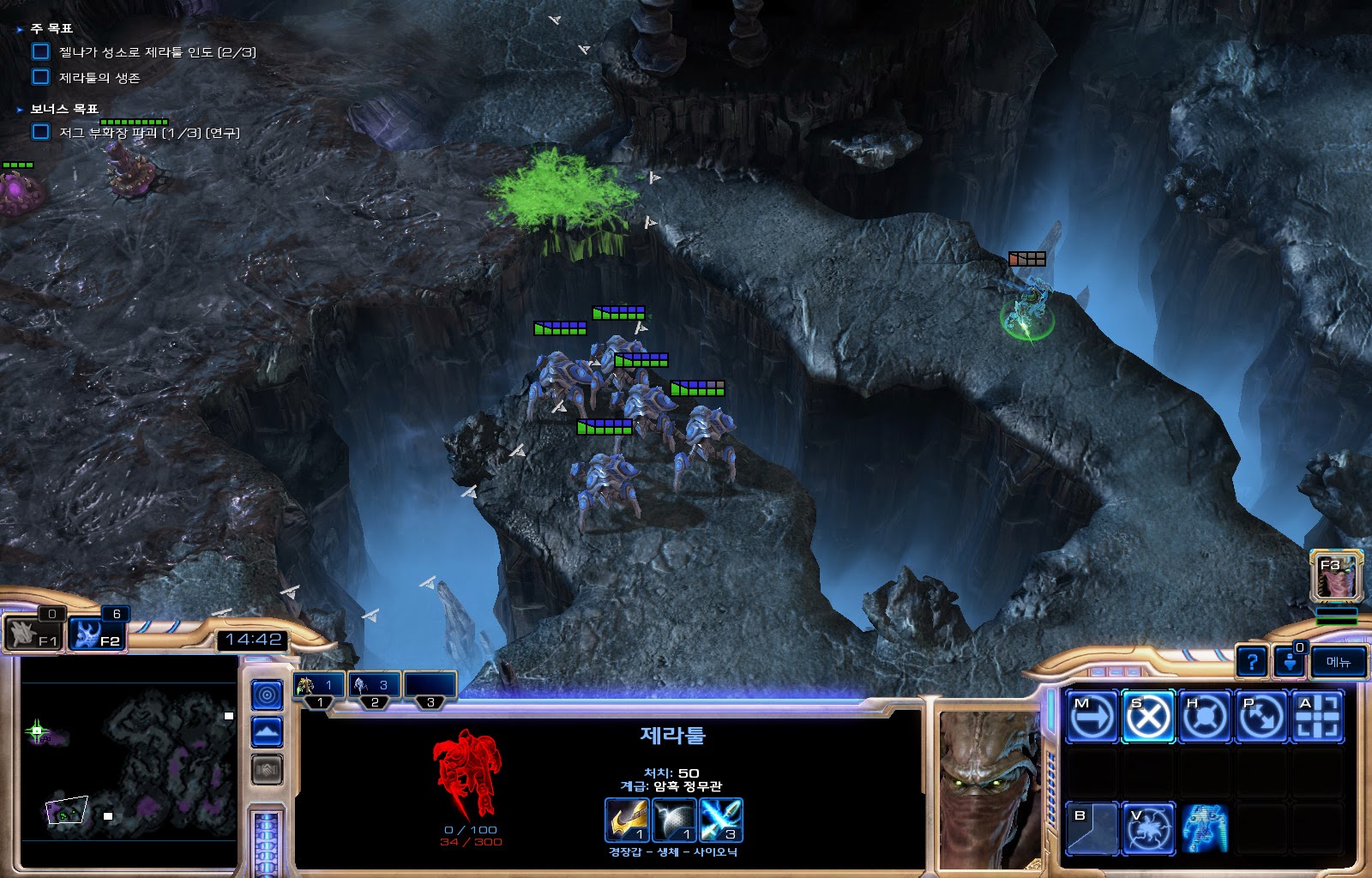
Task: Select all army units with F2 button
Action: [96, 634]
